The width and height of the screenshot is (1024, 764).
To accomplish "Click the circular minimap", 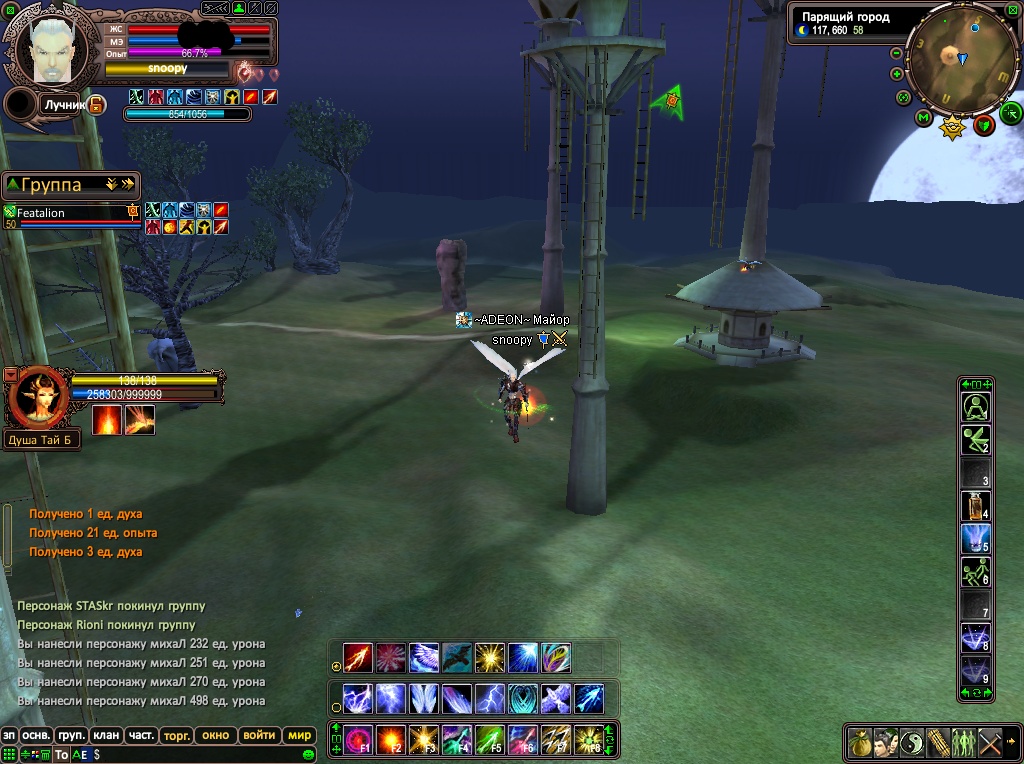I will point(960,59).
